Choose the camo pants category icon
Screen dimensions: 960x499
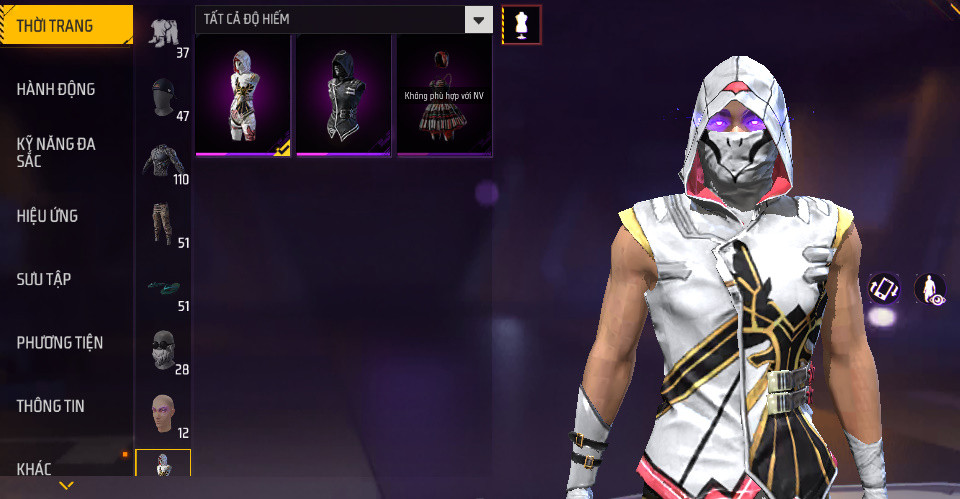164,224
